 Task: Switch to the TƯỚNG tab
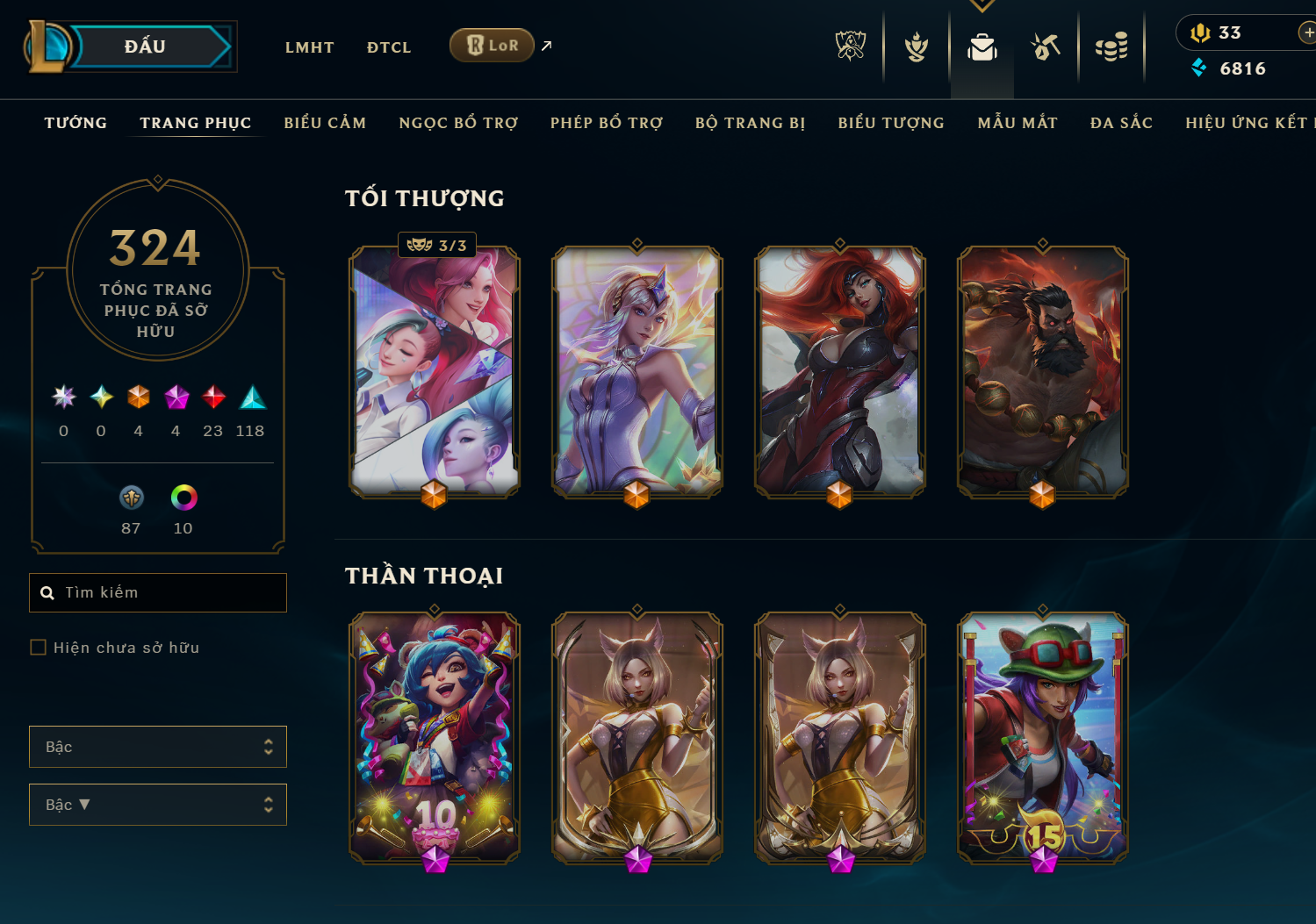tap(76, 123)
